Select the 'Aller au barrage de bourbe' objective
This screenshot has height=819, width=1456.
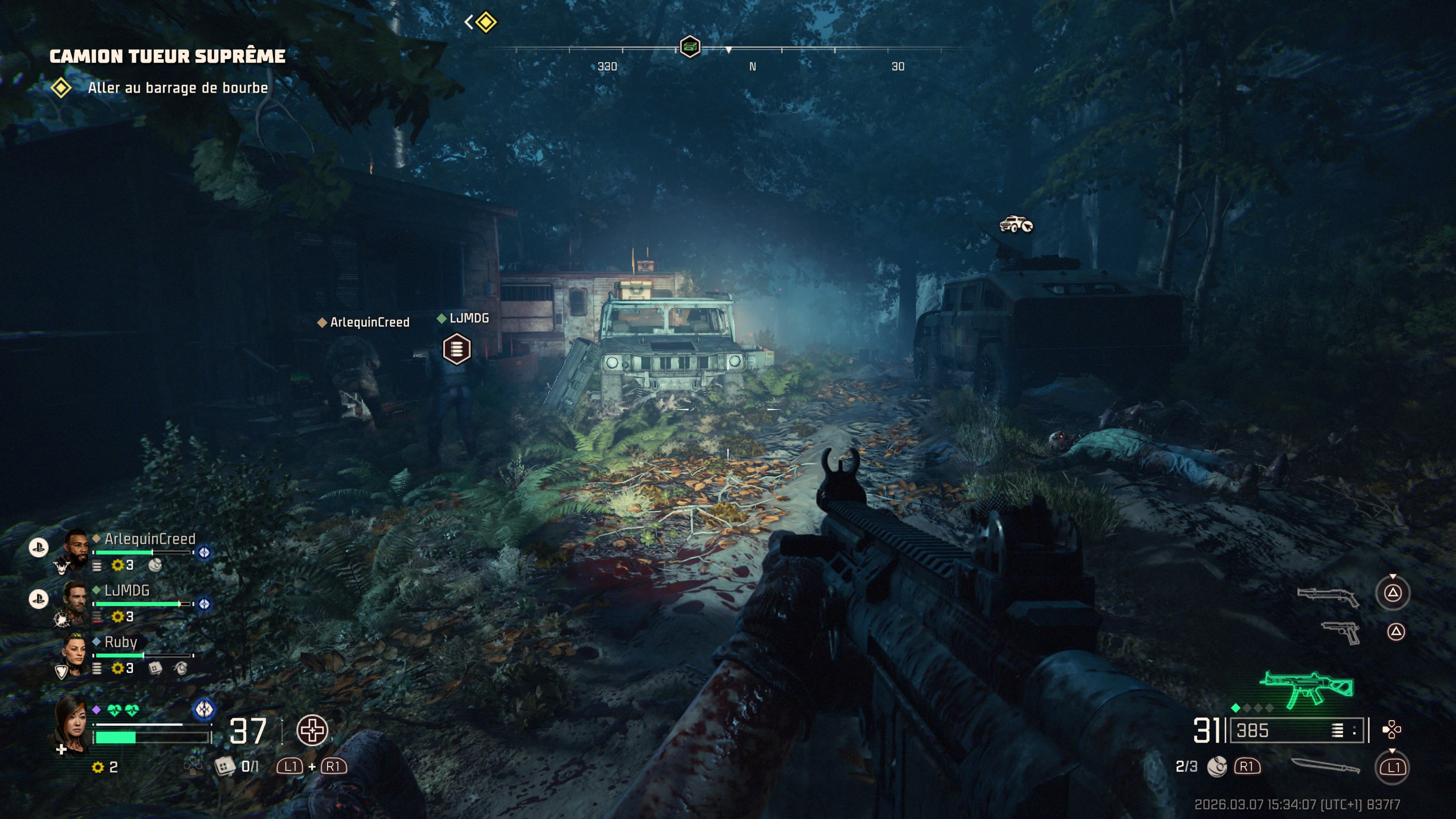177,88
